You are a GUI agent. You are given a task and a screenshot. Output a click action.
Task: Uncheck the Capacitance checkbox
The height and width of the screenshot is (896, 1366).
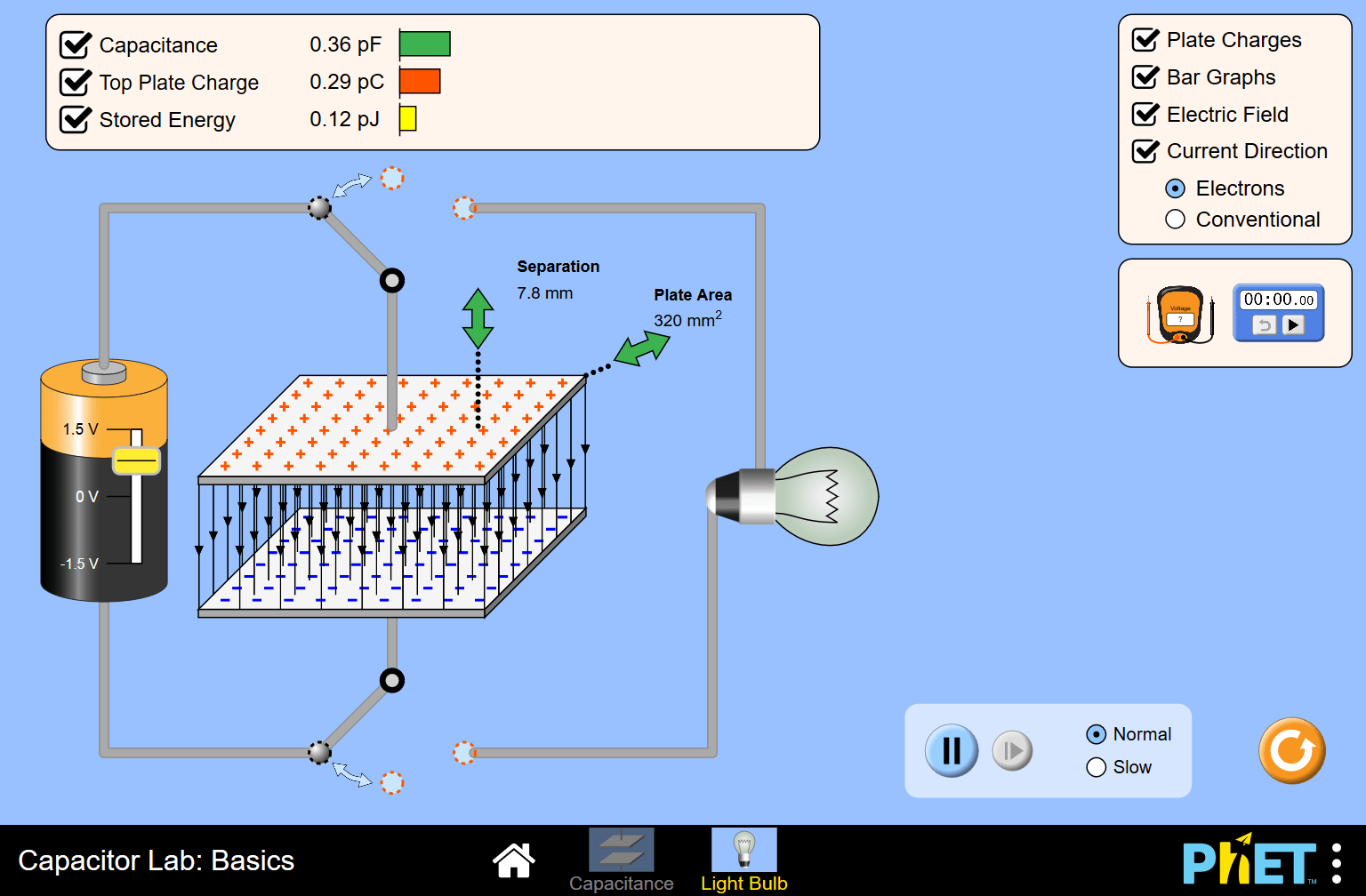75,44
